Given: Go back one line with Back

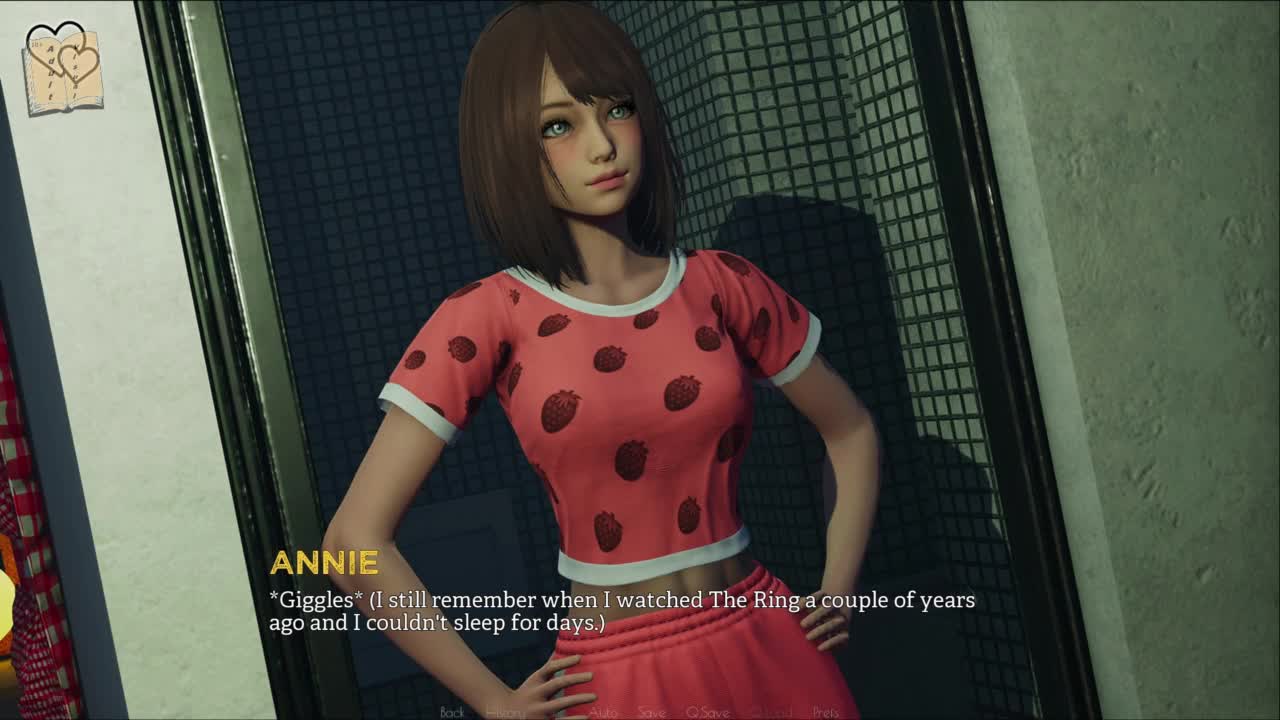Looking at the screenshot, I should point(452,712).
